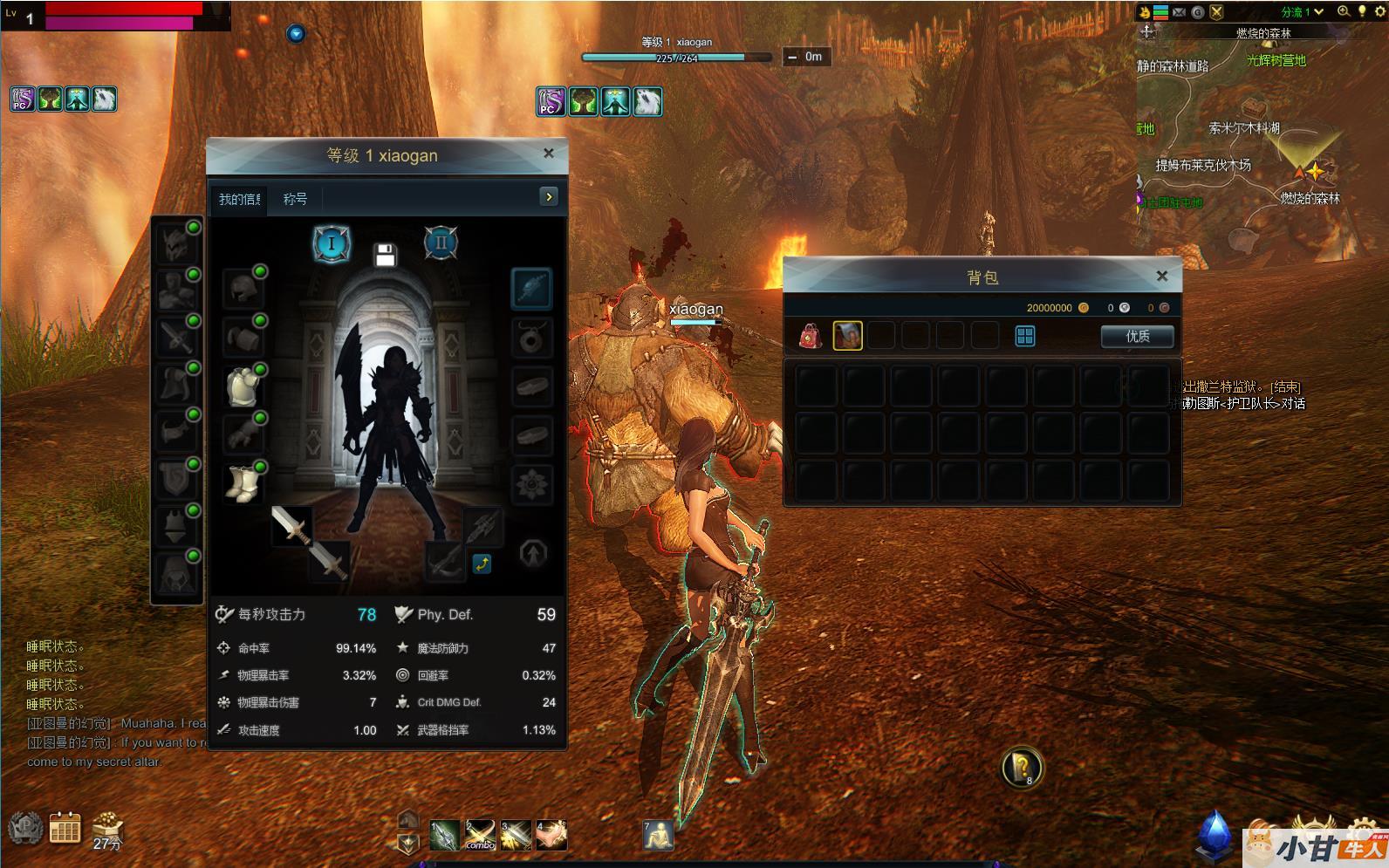
Task: Open the 分流 1 channel dropdown
Action: click(x=1303, y=12)
